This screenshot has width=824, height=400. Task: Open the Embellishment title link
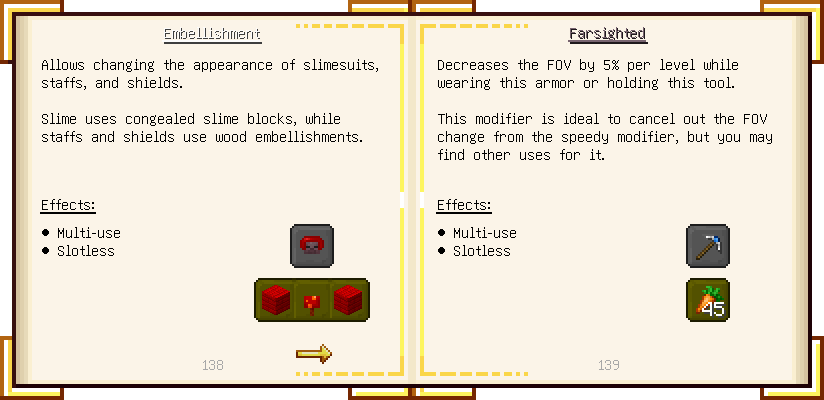(212, 34)
